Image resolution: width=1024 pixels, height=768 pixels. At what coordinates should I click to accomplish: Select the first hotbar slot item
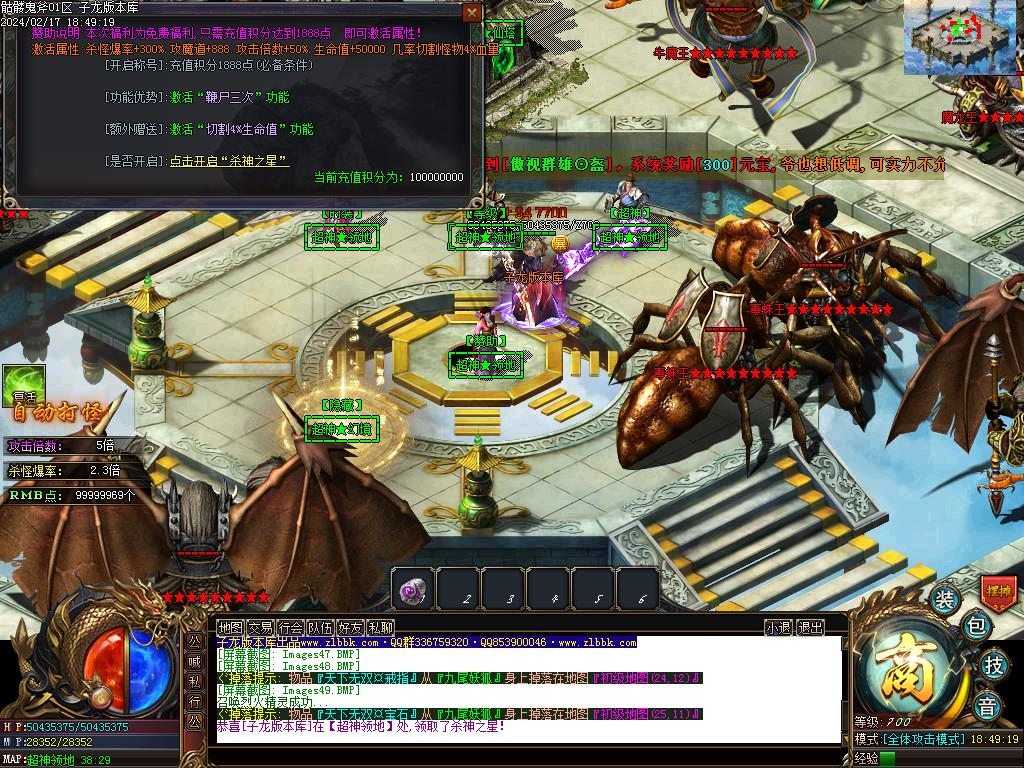click(413, 590)
